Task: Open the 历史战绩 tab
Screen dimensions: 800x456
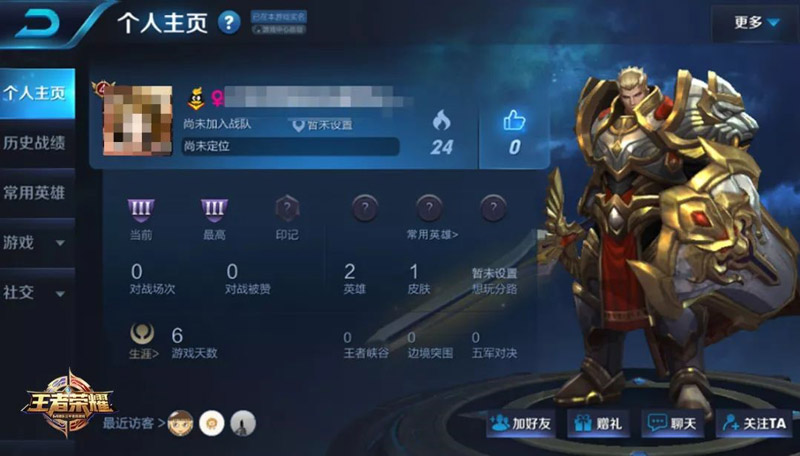Action: (36, 143)
